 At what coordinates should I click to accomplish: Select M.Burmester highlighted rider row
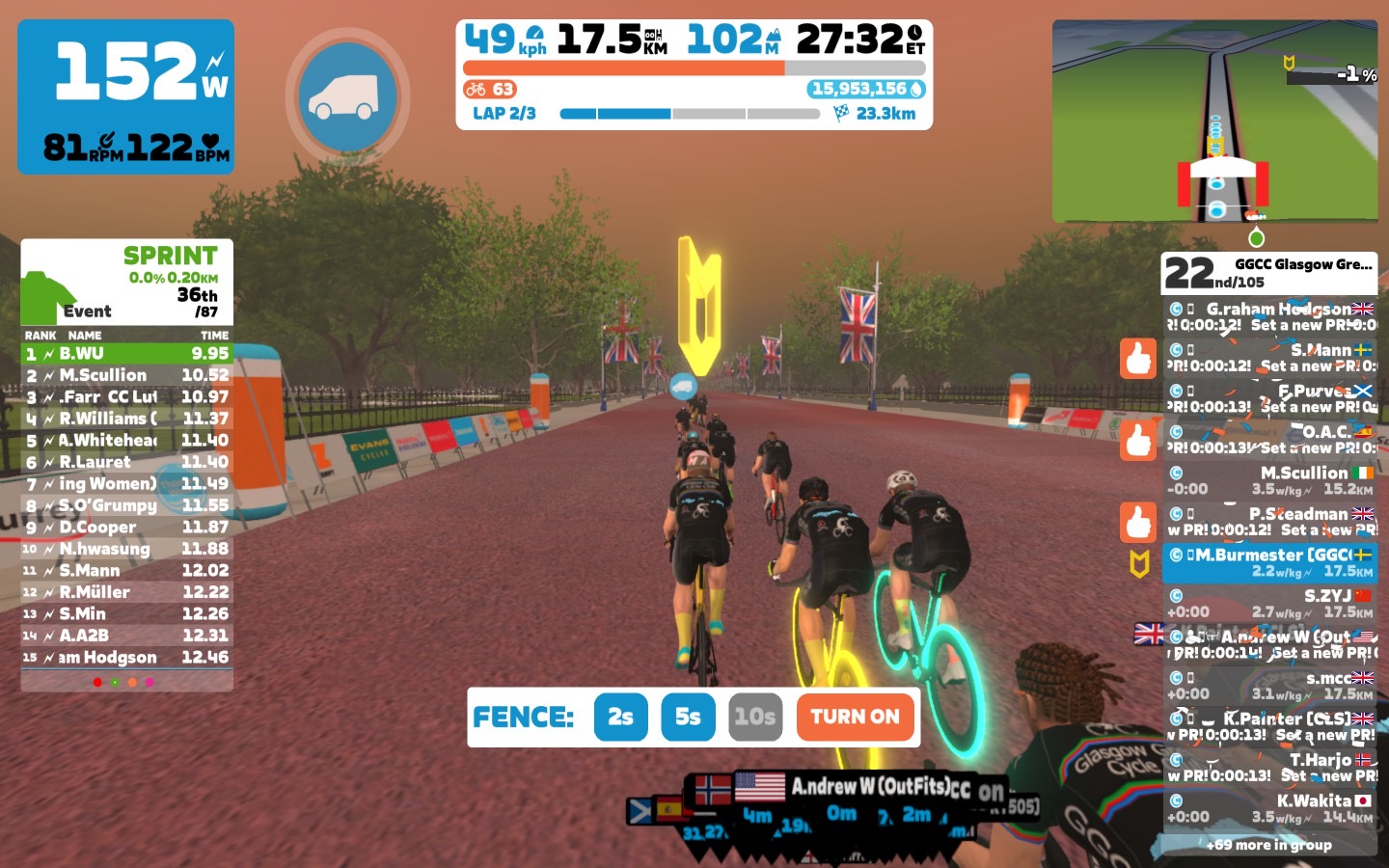coord(1269,562)
